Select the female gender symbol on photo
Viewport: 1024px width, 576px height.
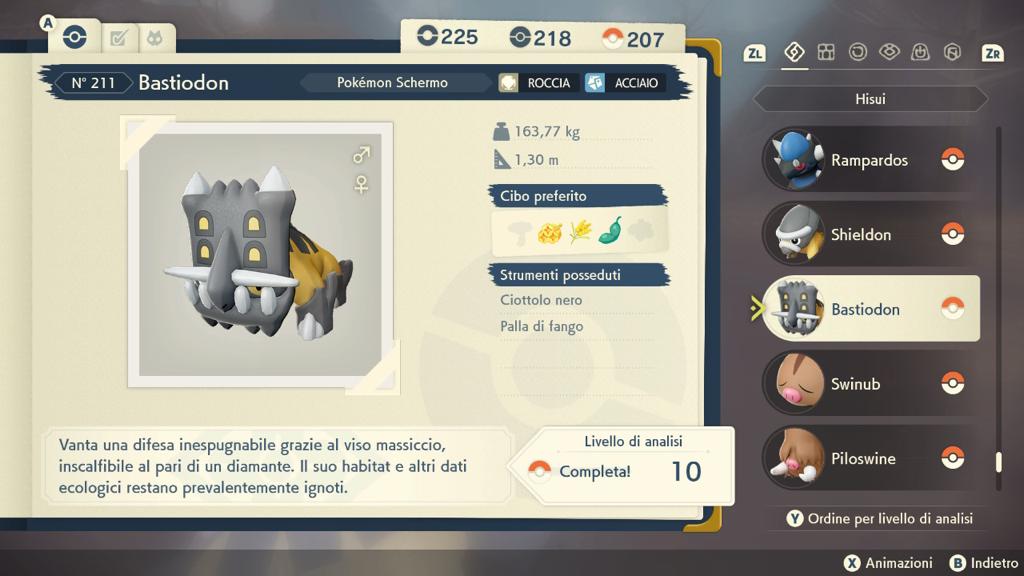click(x=361, y=184)
